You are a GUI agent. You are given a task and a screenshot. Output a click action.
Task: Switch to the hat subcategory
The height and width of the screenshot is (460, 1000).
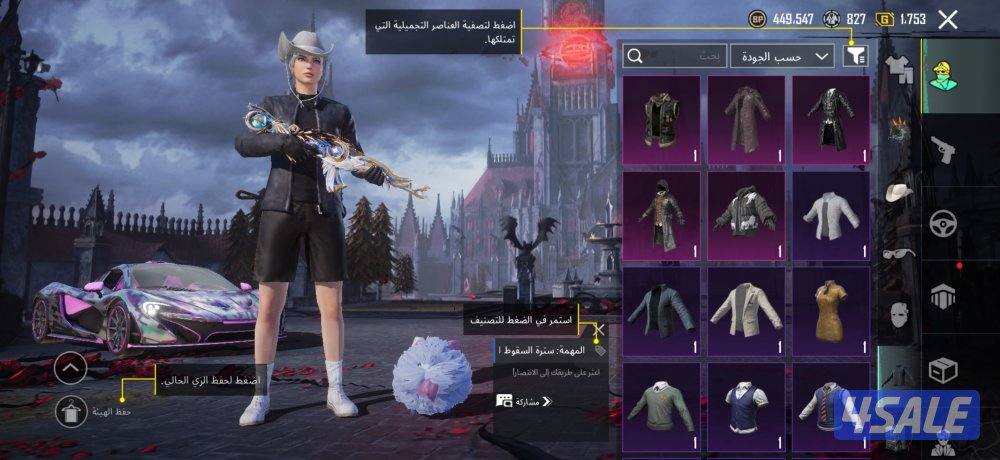(x=900, y=193)
